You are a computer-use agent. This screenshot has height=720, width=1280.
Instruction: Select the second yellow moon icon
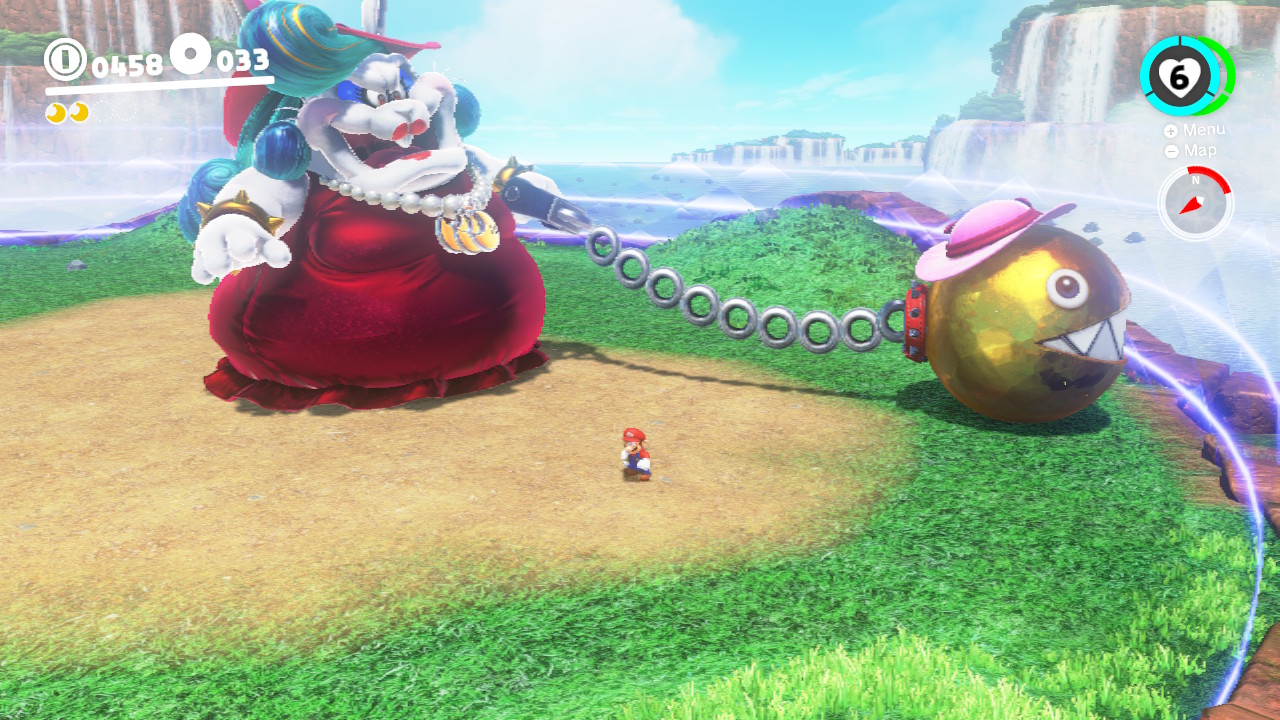pos(79,112)
